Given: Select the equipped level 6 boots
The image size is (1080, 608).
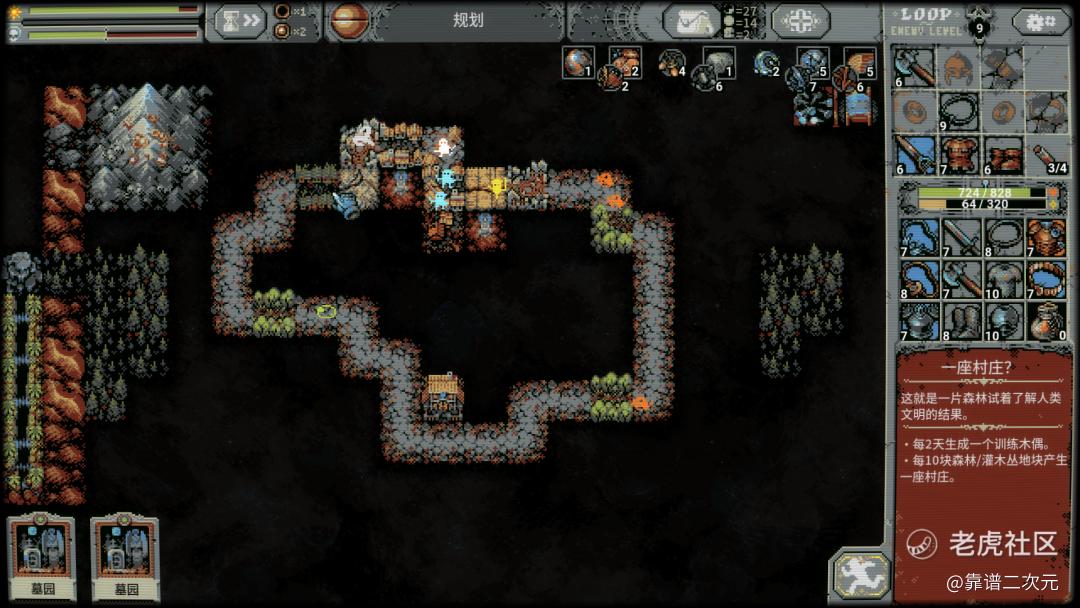Looking at the screenshot, I should (1003, 155).
